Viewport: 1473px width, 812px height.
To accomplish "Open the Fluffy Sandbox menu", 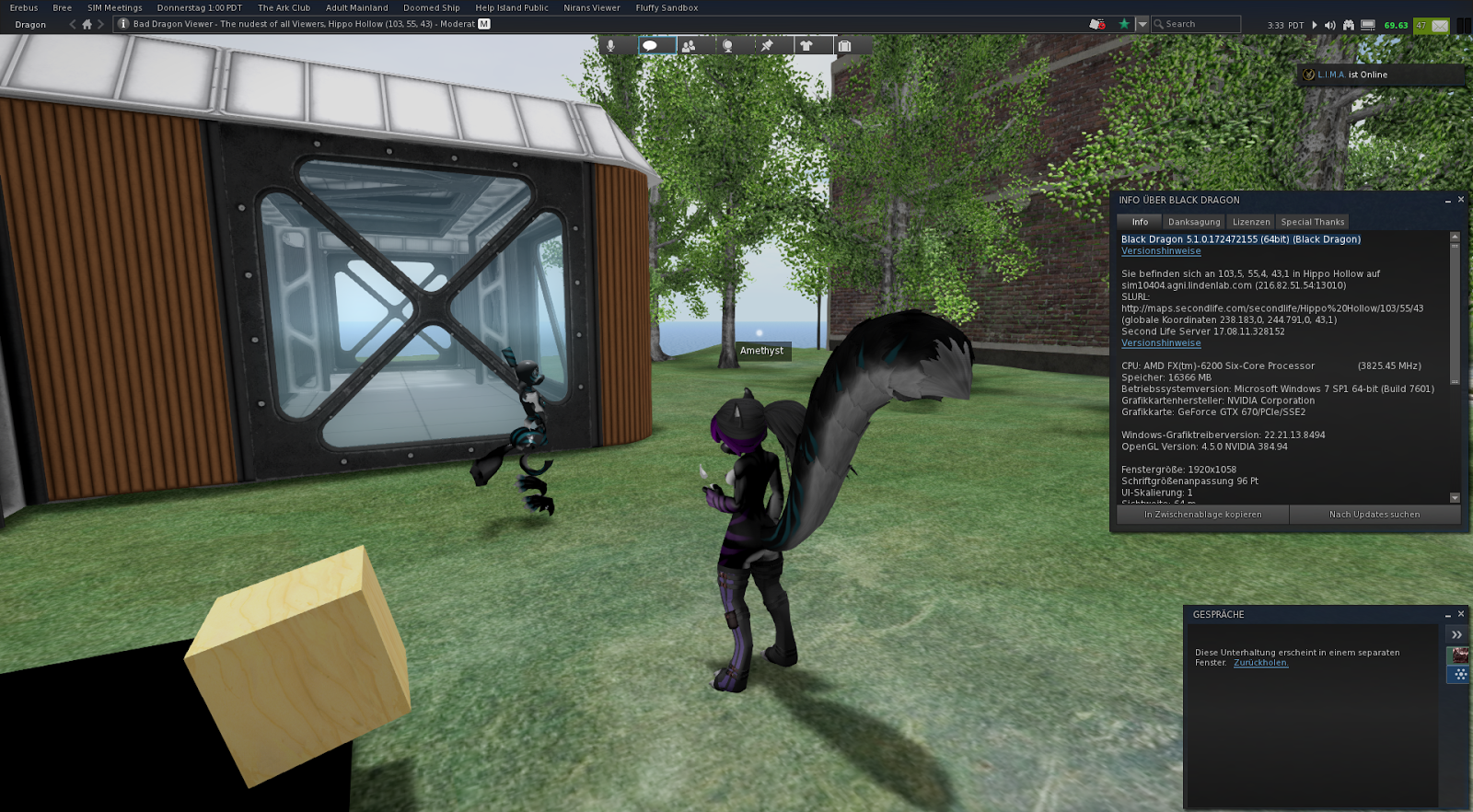I will [666, 7].
